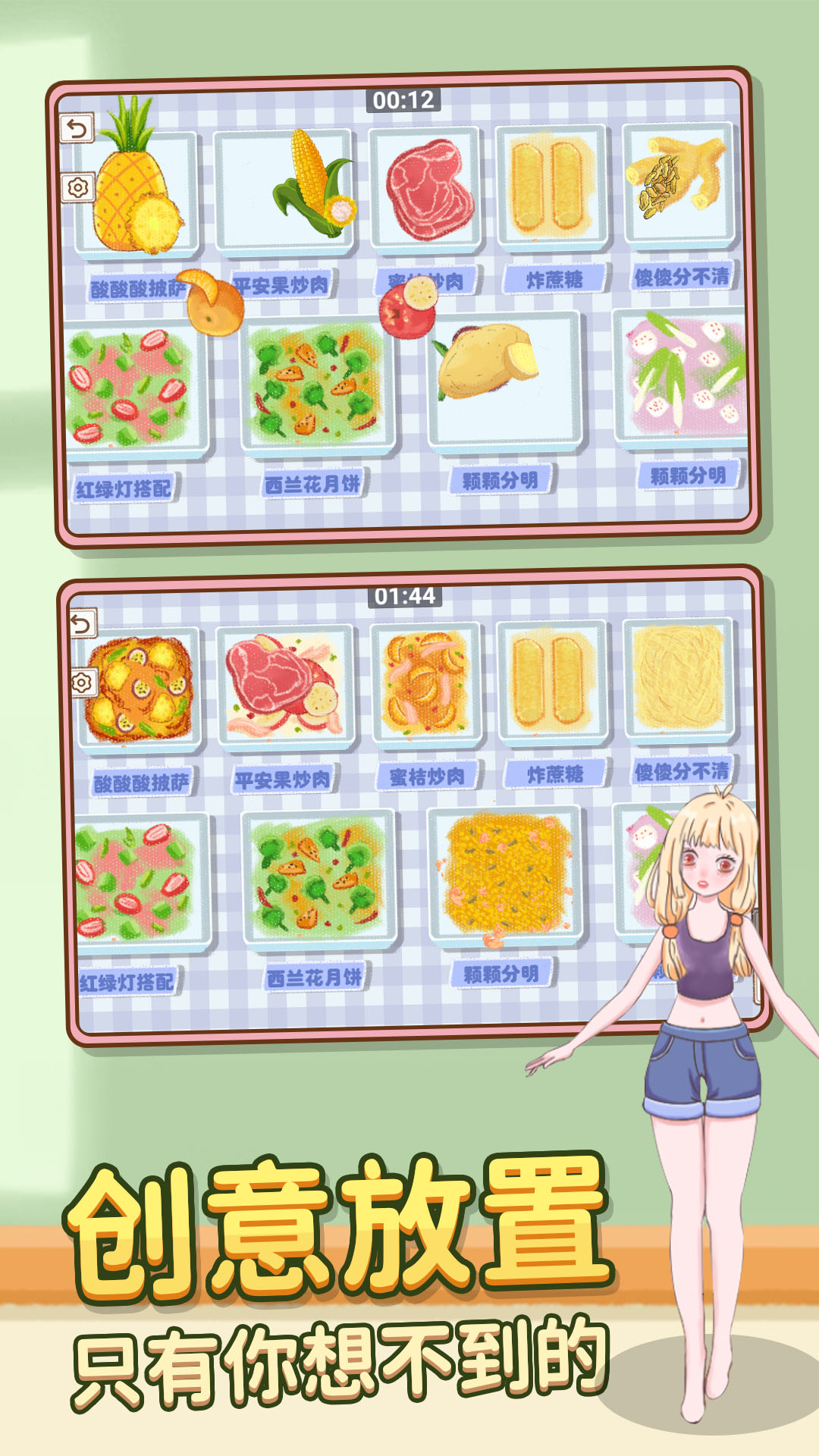819x1456 pixels.
Task: Select the yellow fried rice with shrimp
Action: 504,872
